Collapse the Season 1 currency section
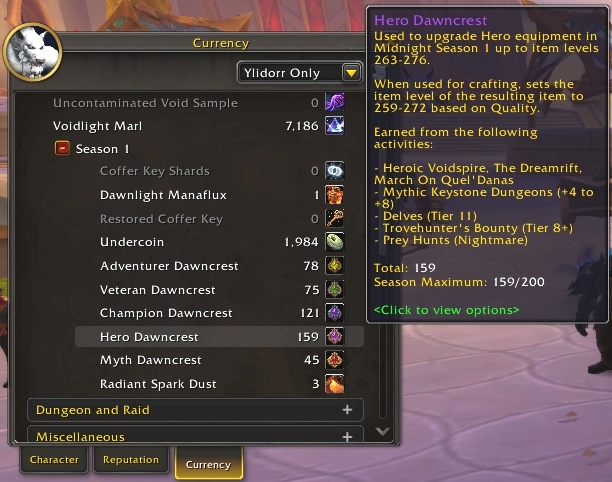Image resolution: width=612 pixels, height=482 pixels. click(61, 148)
